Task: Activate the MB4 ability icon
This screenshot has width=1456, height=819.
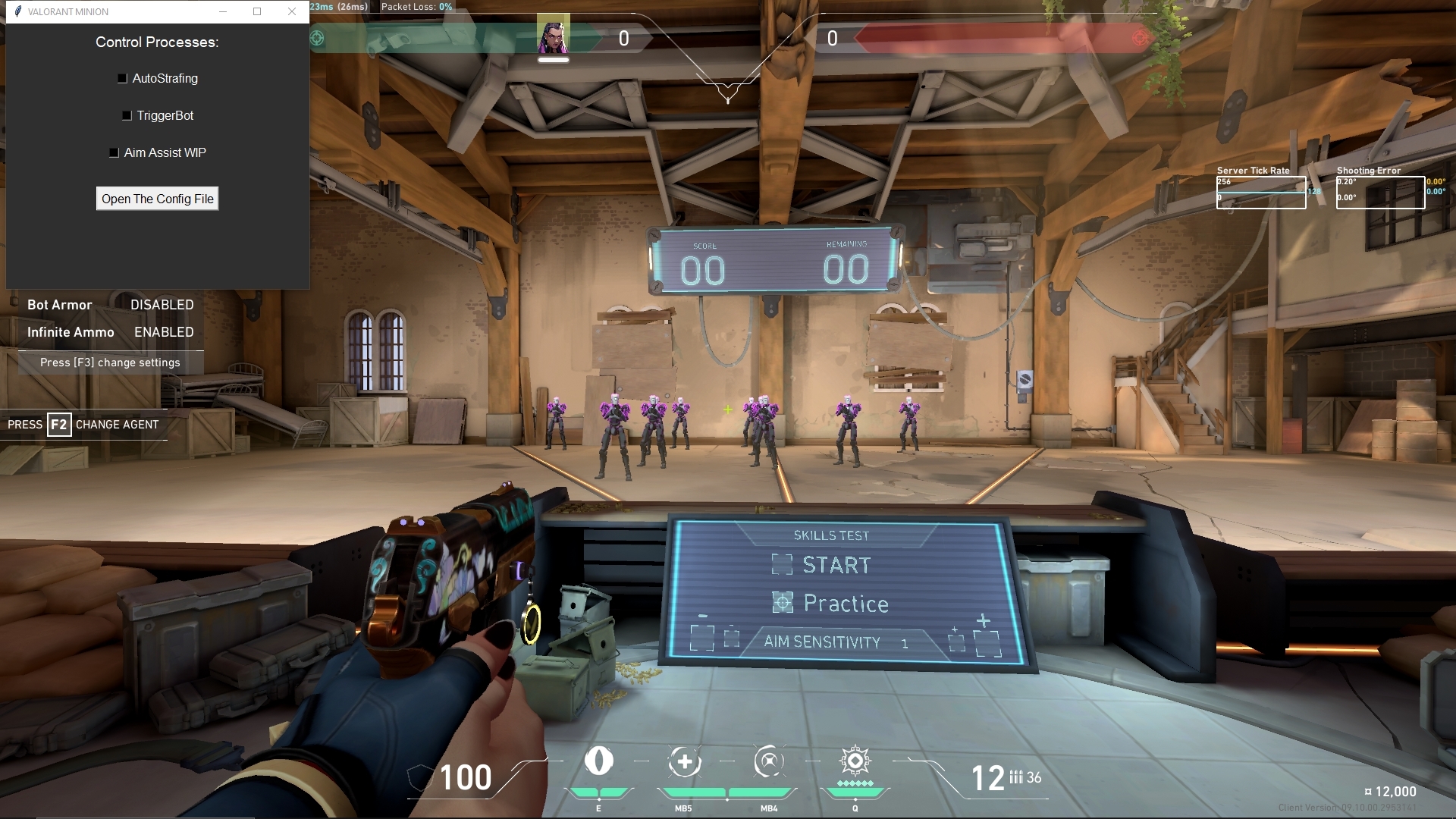Action: [x=769, y=761]
